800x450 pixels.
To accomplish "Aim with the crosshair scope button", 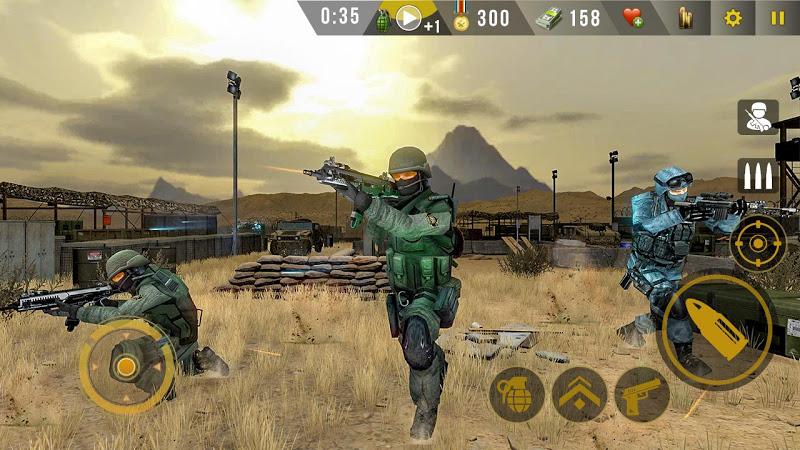I will 757,242.
